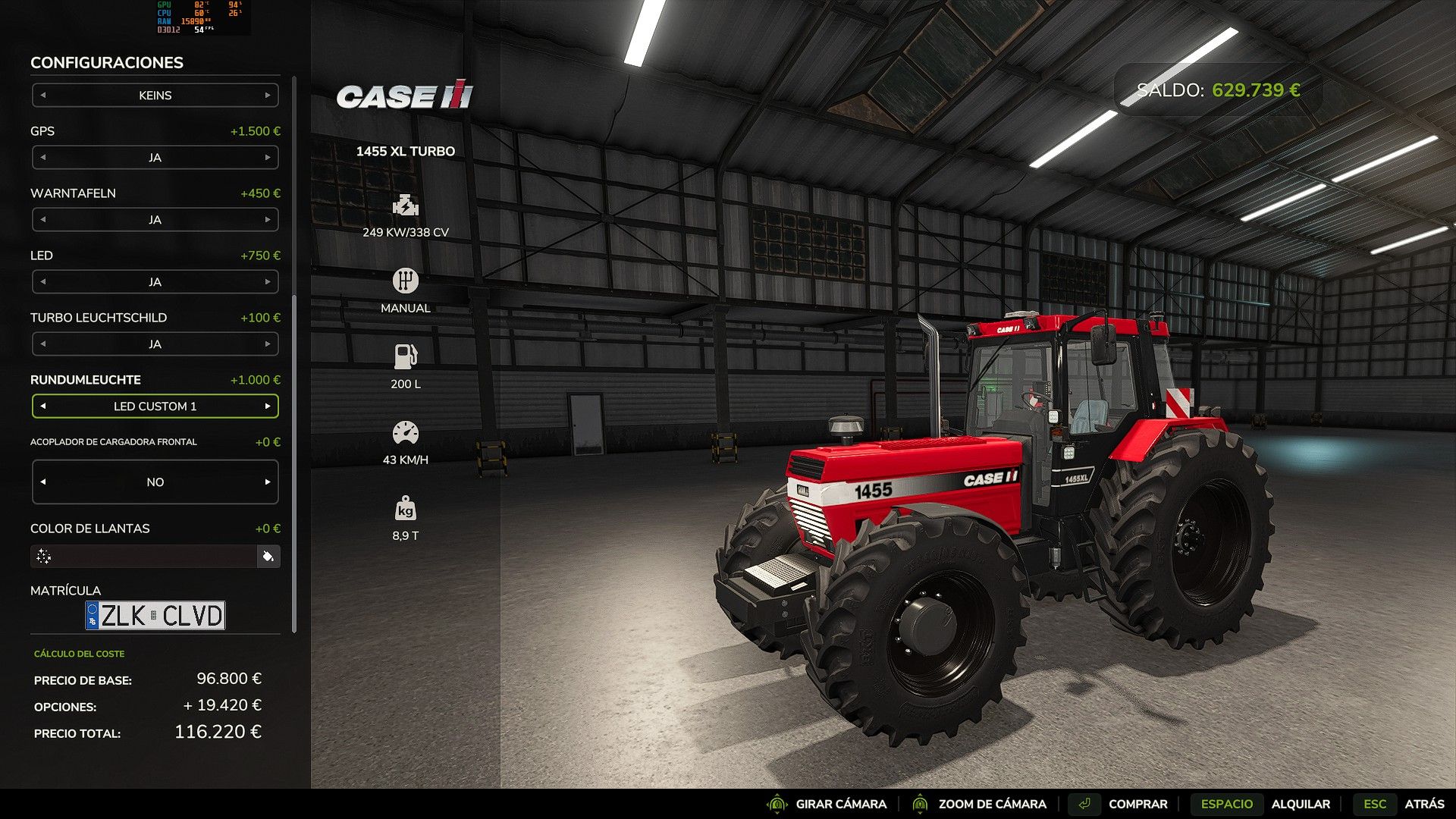Cycle Warntafeln option to next value

pyautogui.click(x=268, y=220)
